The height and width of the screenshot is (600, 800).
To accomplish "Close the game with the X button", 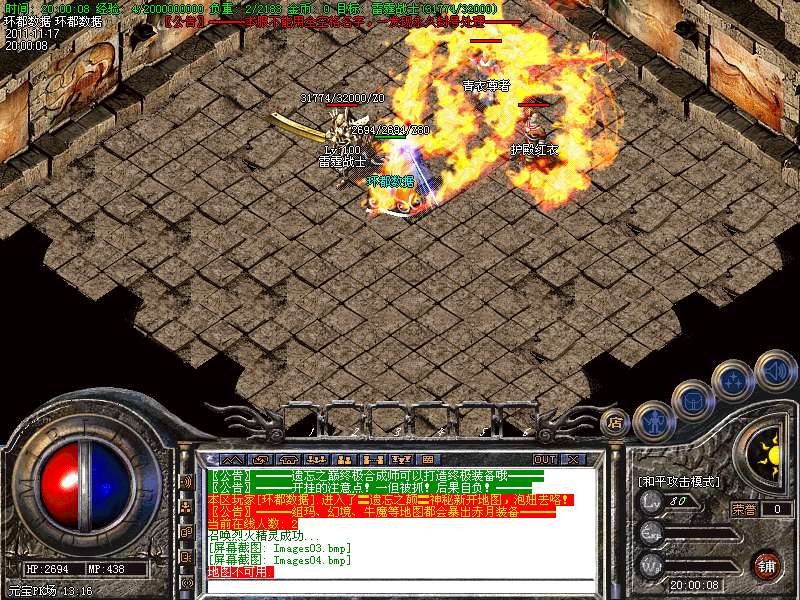I will tap(574, 459).
